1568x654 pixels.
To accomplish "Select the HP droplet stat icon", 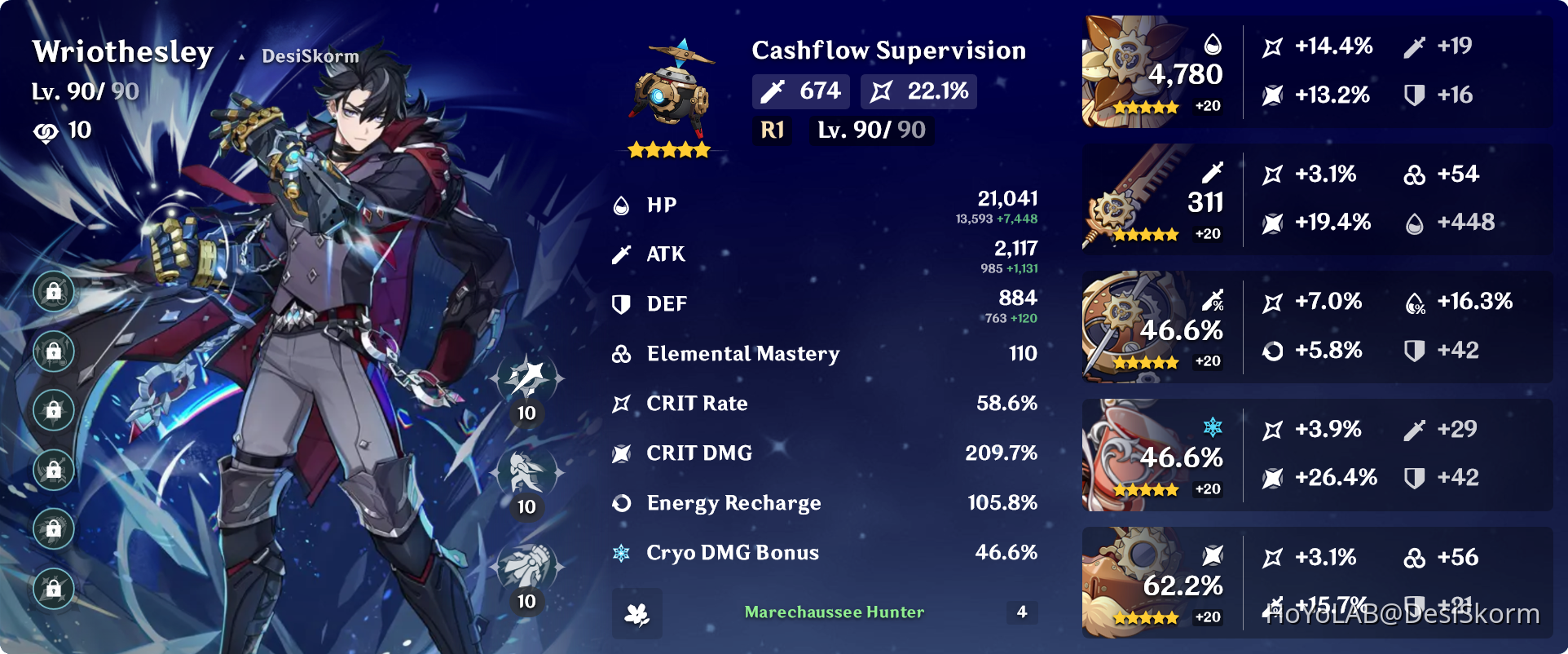I will (x=622, y=205).
